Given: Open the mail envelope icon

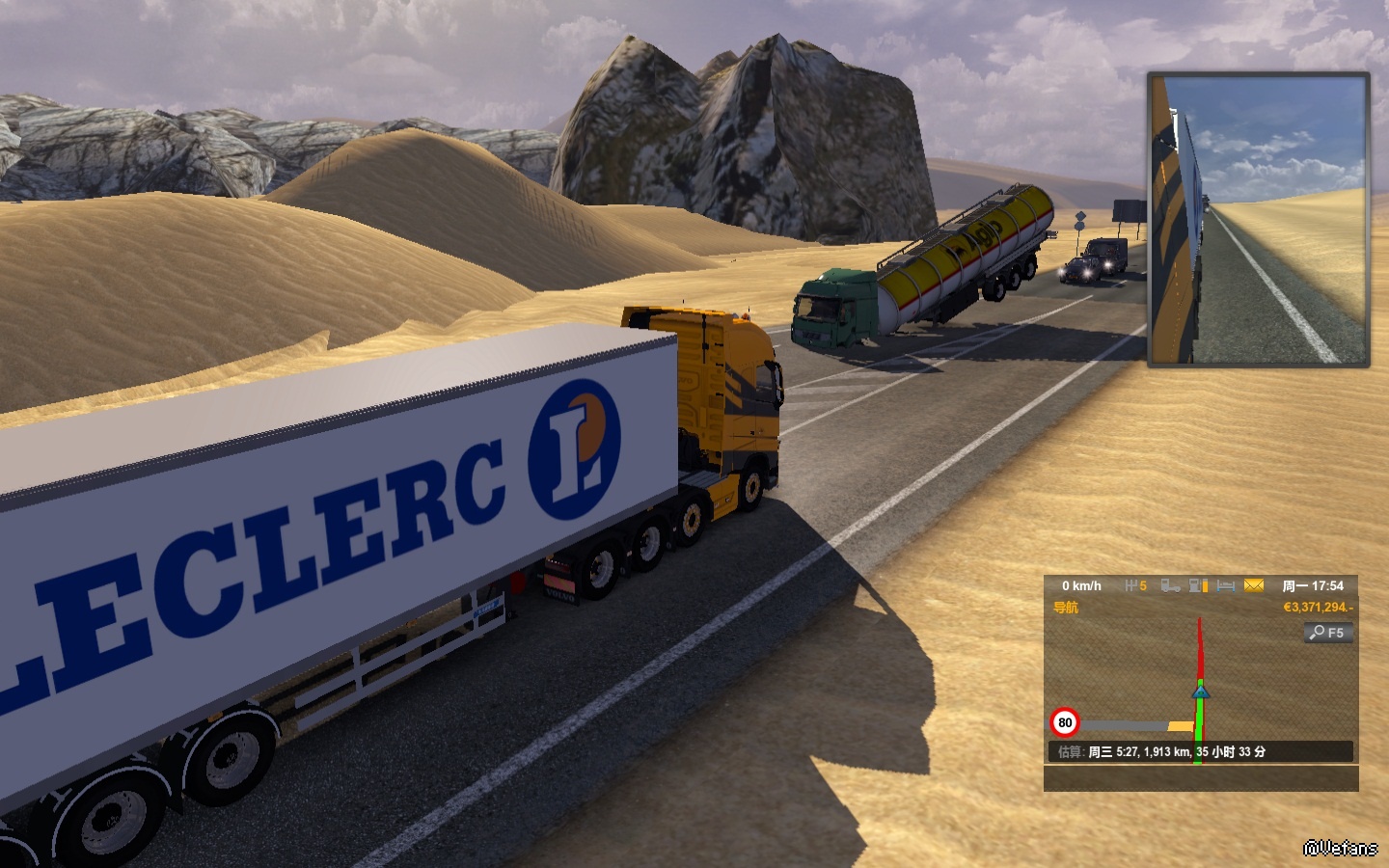Looking at the screenshot, I should coord(1254,585).
